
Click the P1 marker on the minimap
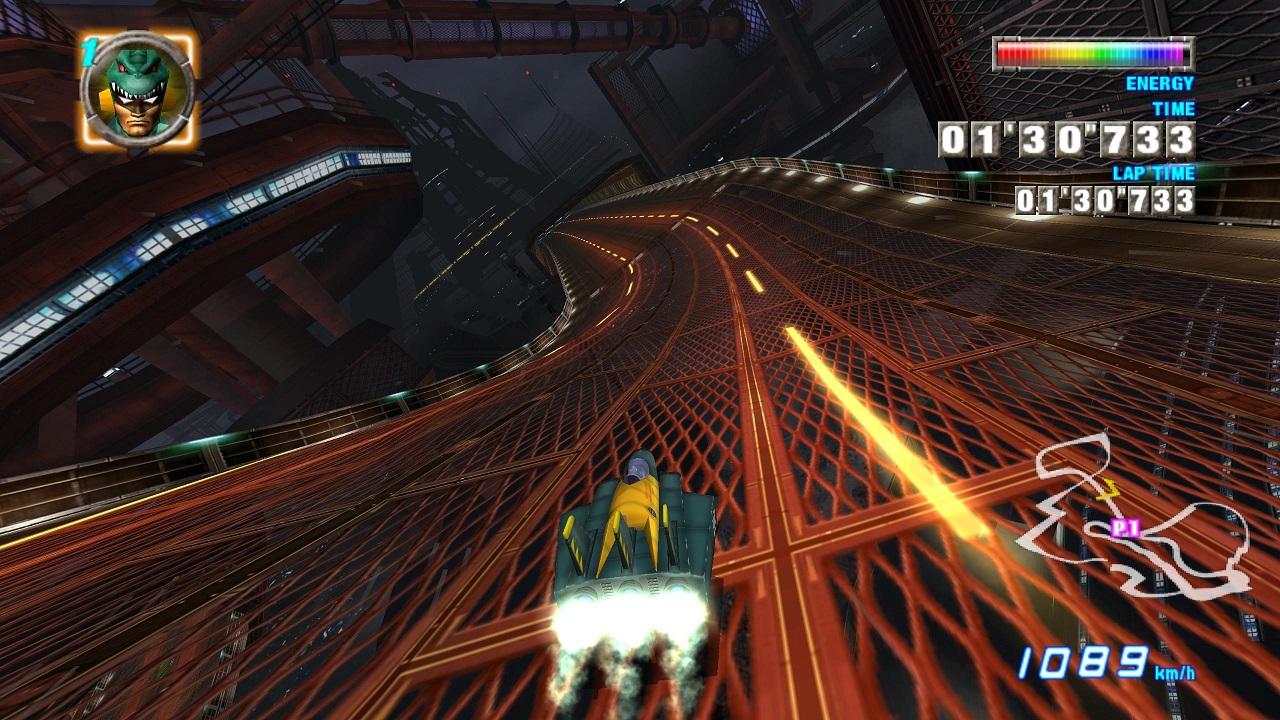click(x=1126, y=528)
